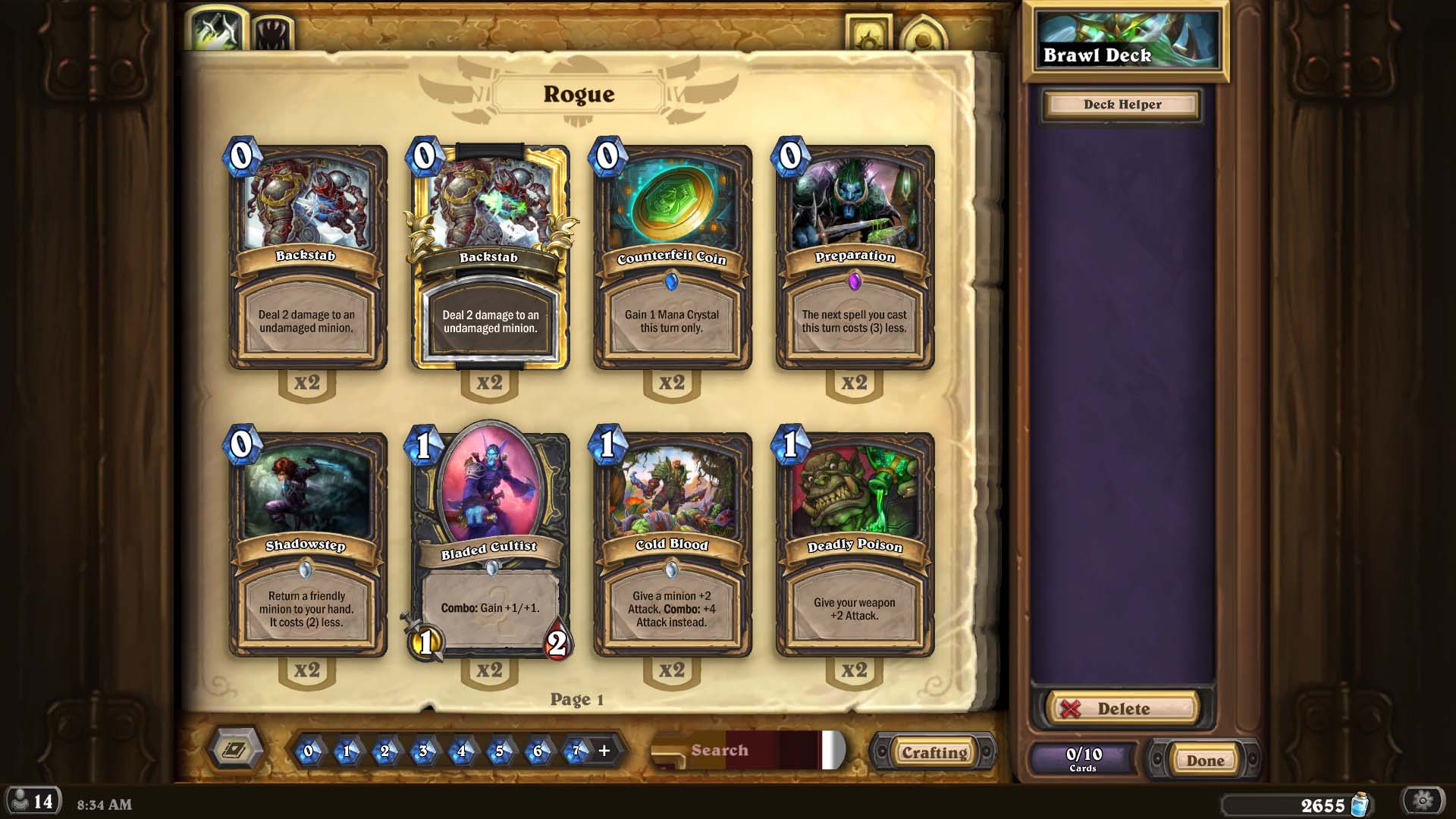
Task: Choose the Deadly Poison card
Action: tap(855, 544)
